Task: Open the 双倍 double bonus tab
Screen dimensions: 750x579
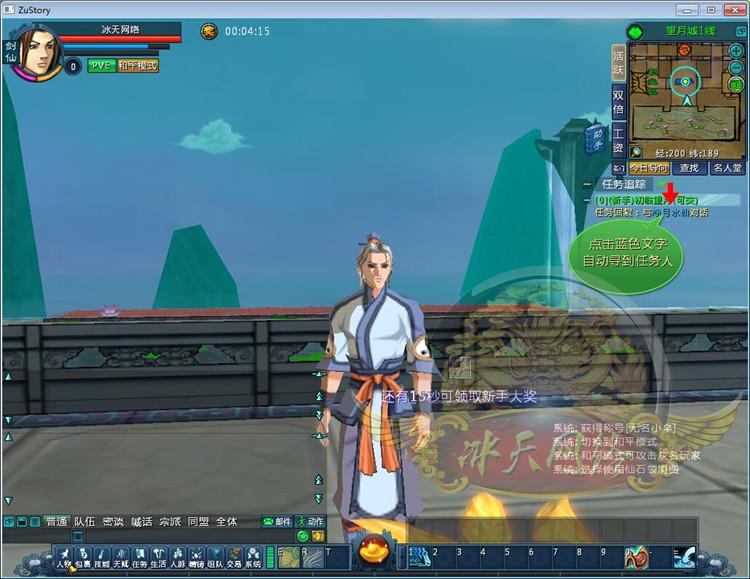Action: click(618, 102)
